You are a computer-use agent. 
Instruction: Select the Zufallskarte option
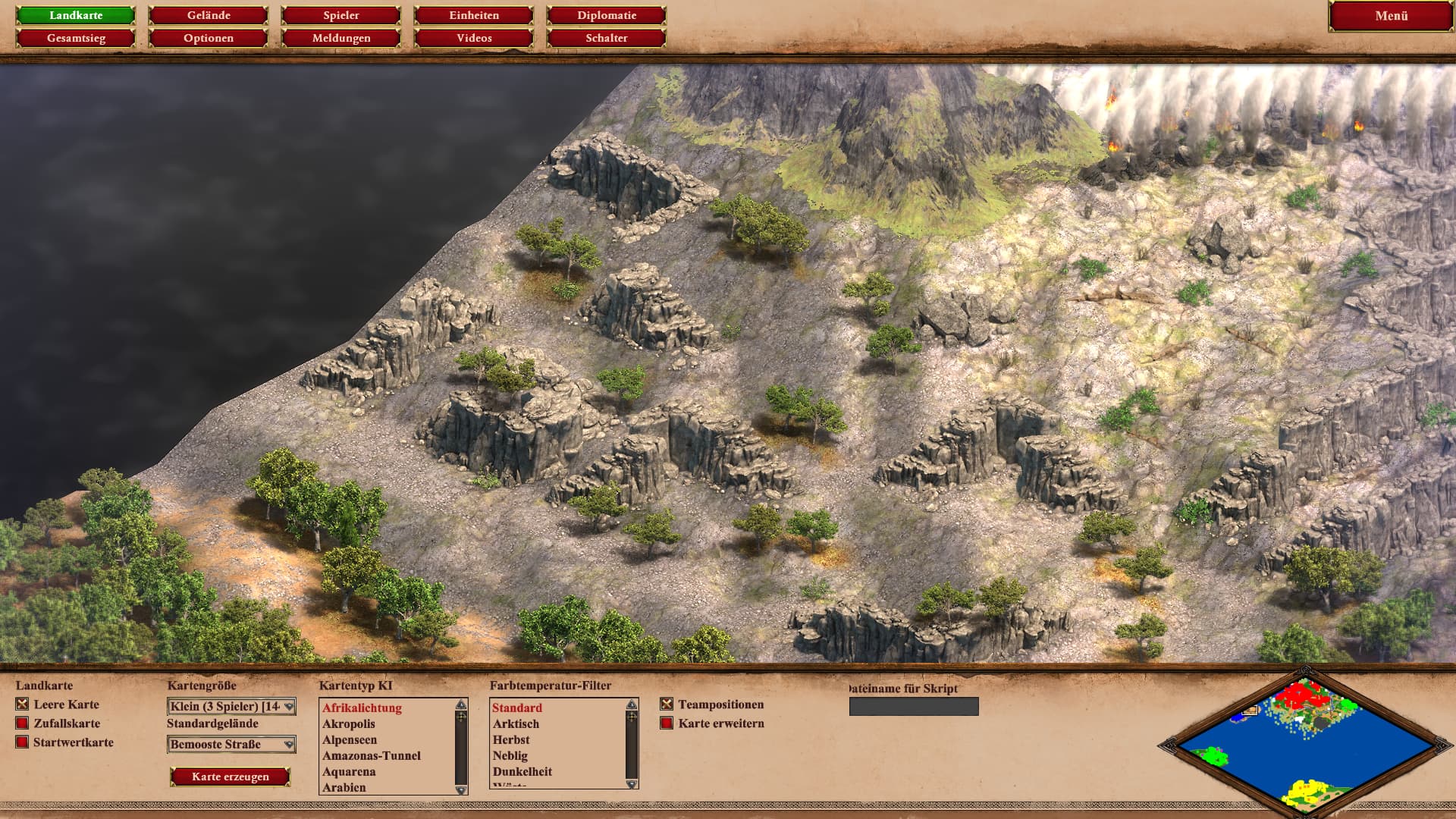pos(23,723)
